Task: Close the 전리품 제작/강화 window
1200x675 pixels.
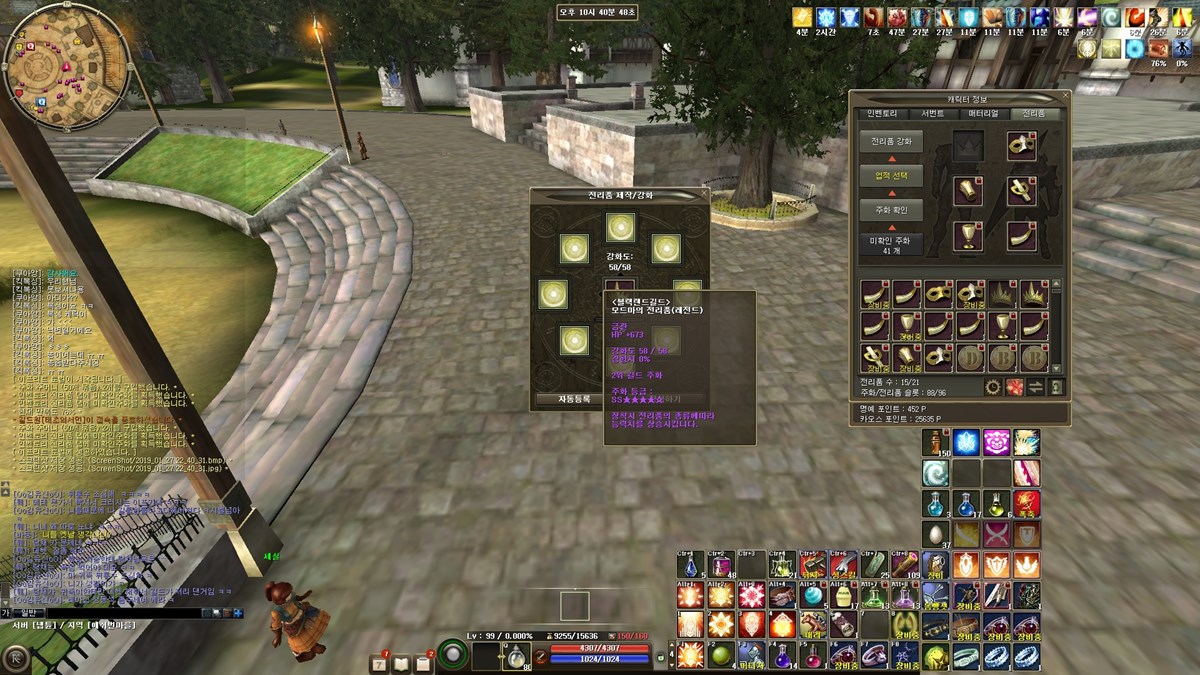Action: (x=705, y=194)
